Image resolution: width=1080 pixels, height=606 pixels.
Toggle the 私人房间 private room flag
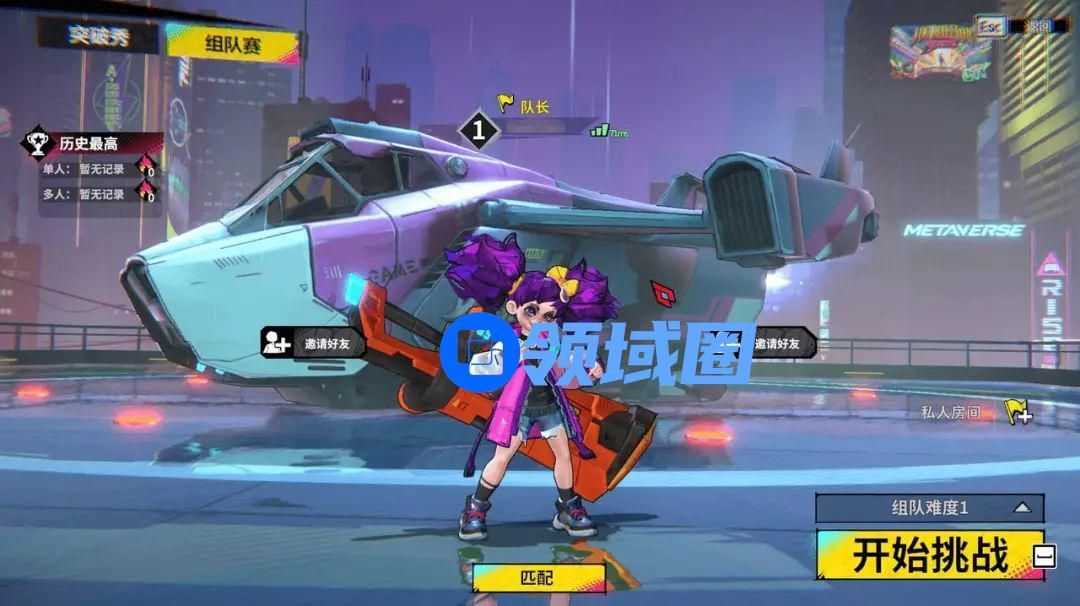[1018, 412]
